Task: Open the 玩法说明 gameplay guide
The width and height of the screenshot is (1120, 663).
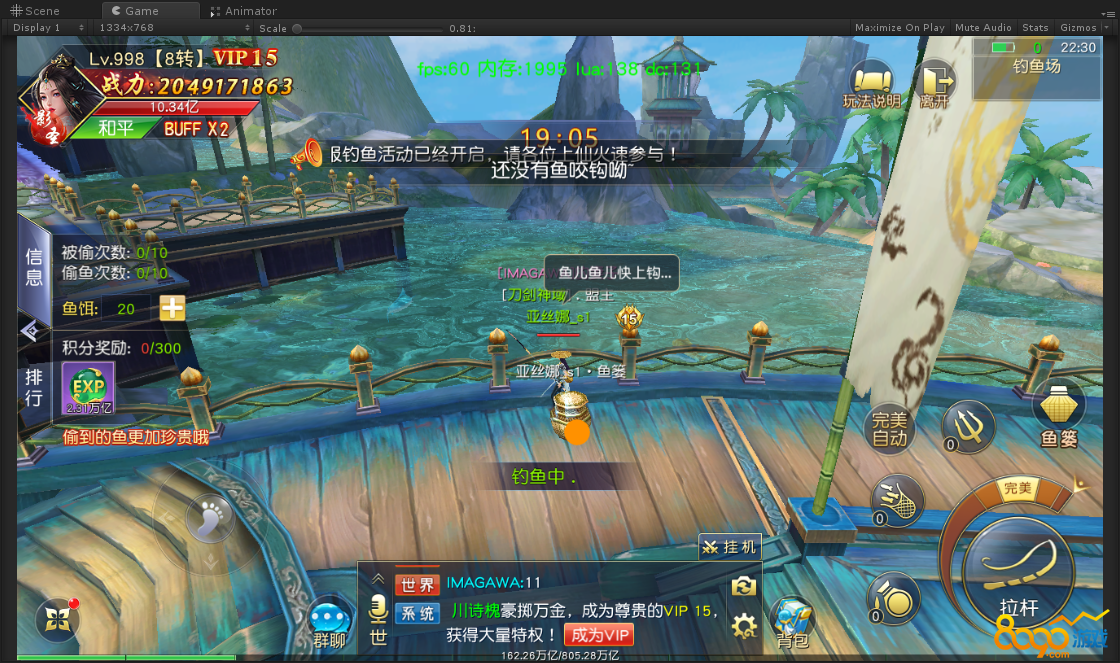Action: 871,84
